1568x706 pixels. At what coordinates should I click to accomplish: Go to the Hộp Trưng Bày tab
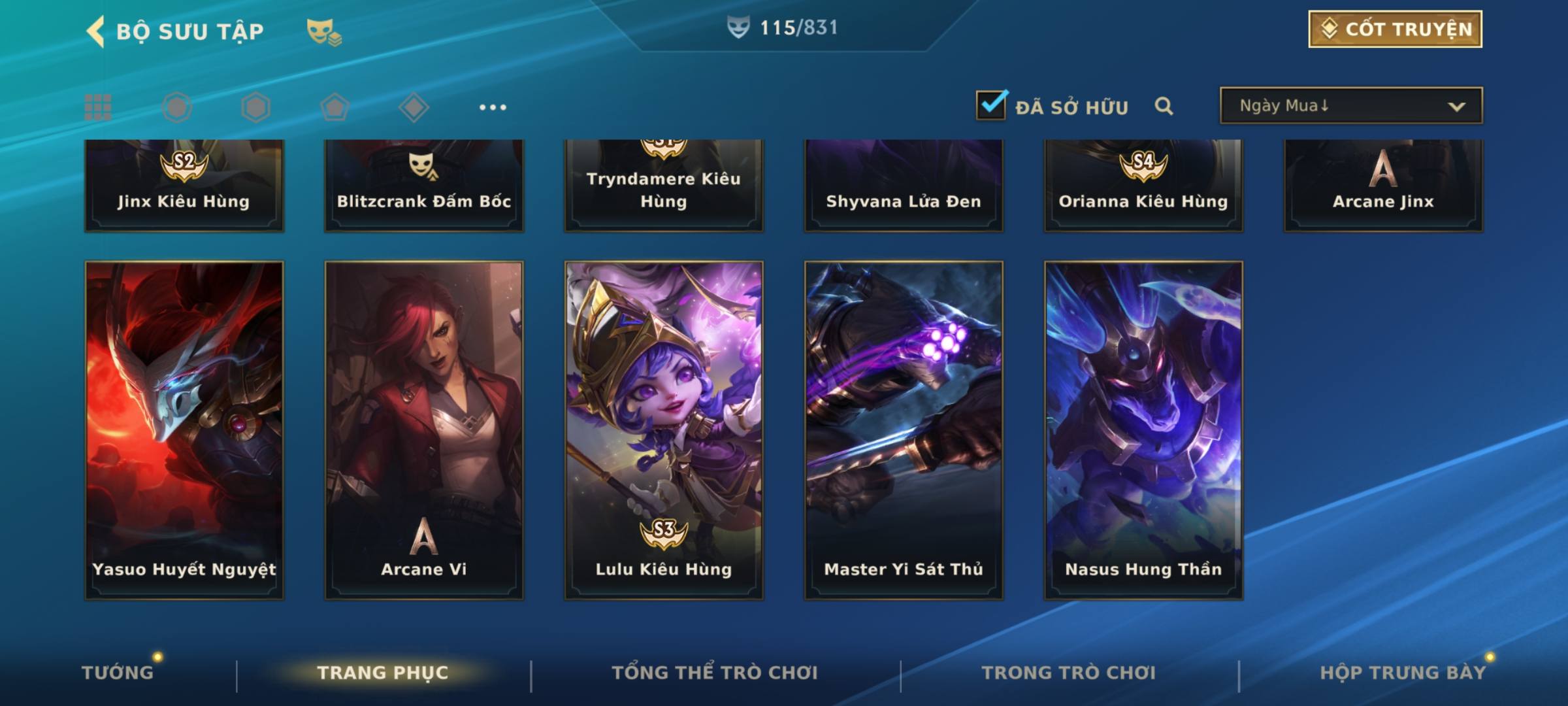(x=1403, y=672)
